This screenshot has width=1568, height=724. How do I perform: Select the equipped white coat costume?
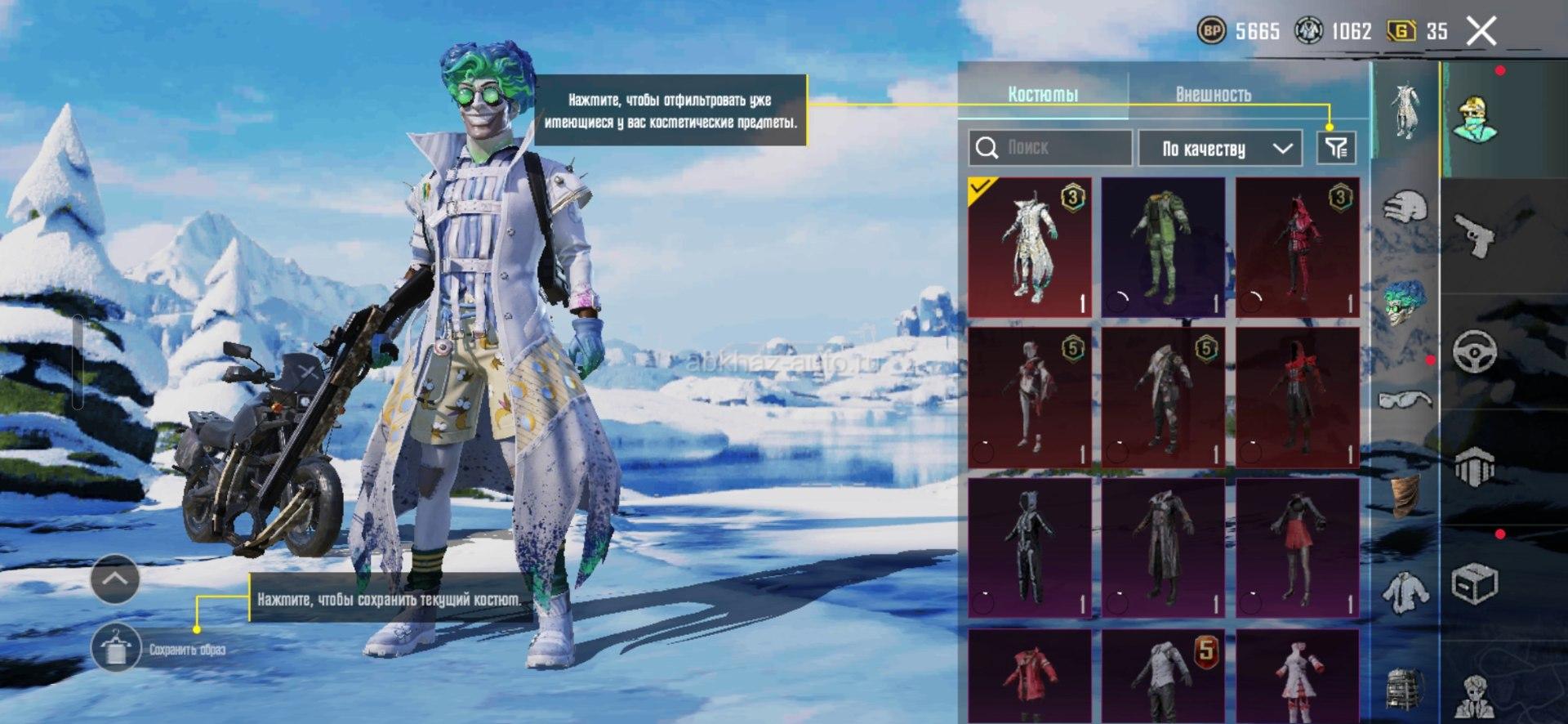pyautogui.click(x=1030, y=247)
